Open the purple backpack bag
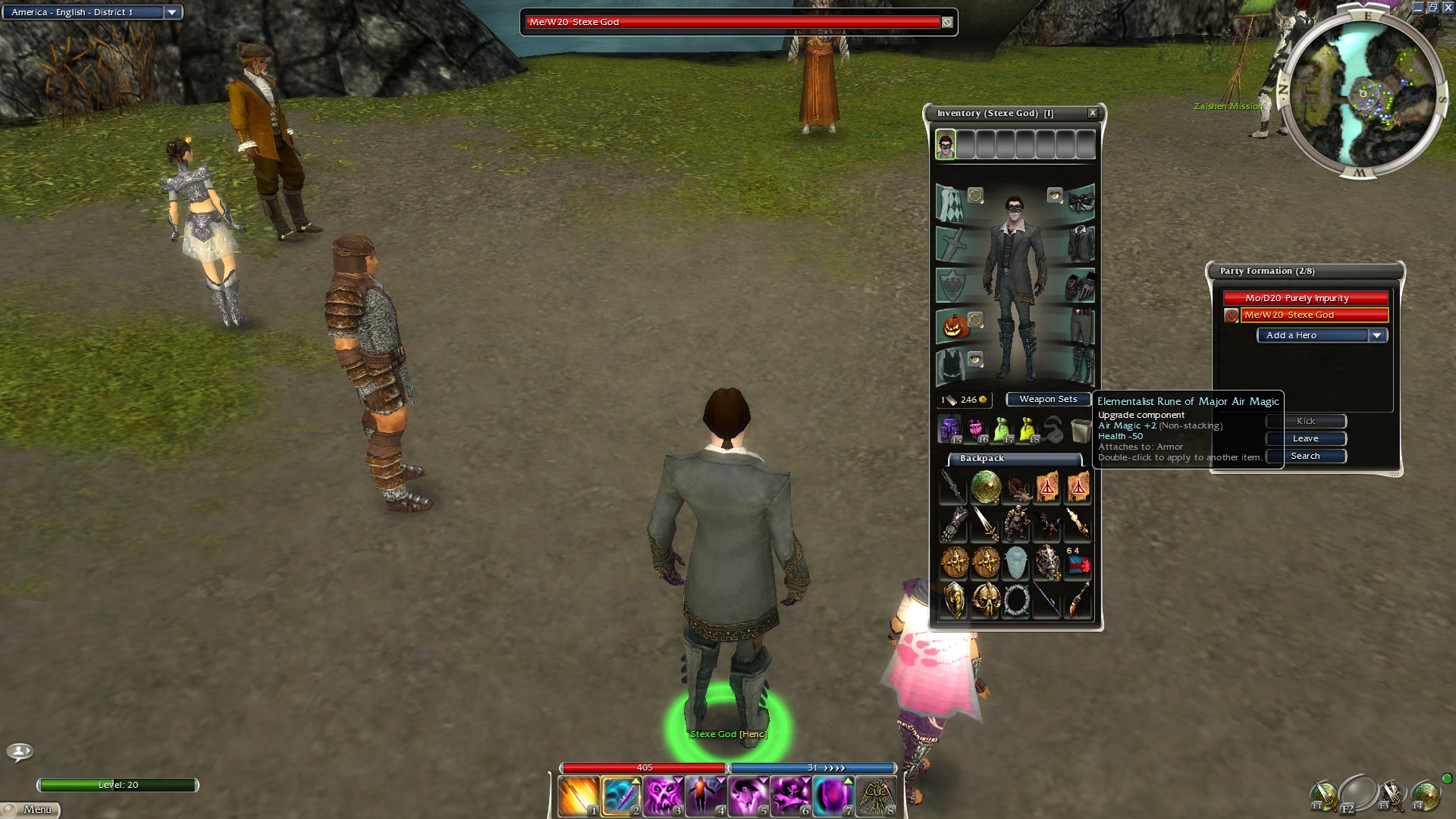Image resolution: width=1456 pixels, height=819 pixels. tap(949, 430)
